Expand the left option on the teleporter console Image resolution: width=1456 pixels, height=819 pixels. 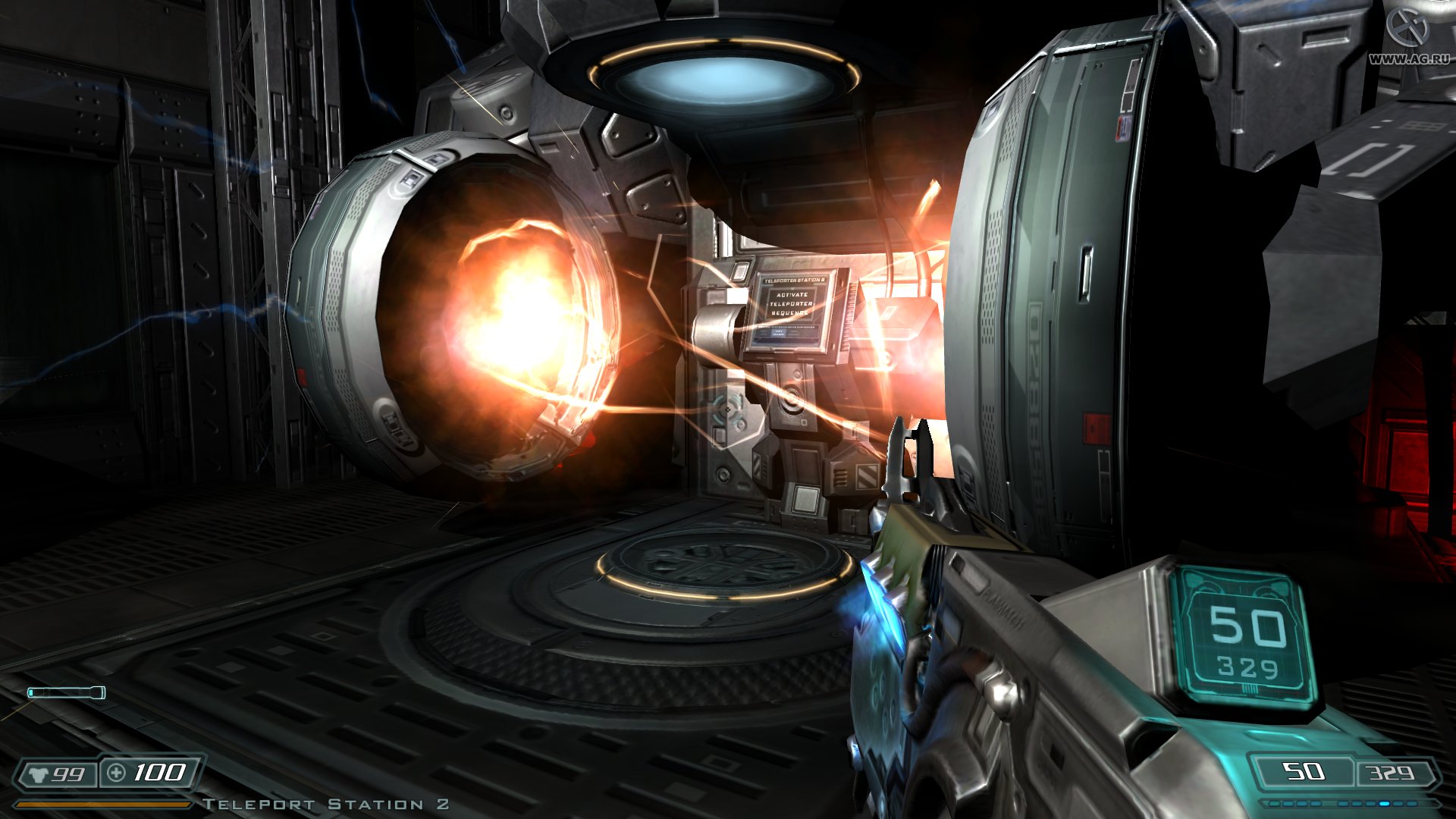[x=764, y=332]
